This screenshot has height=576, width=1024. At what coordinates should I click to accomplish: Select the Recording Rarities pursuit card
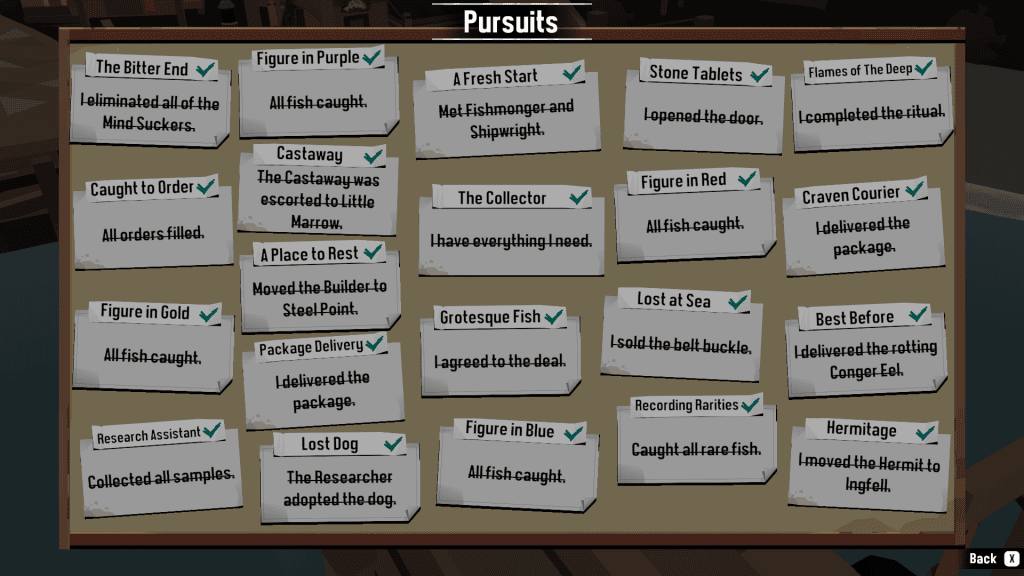(696, 440)
